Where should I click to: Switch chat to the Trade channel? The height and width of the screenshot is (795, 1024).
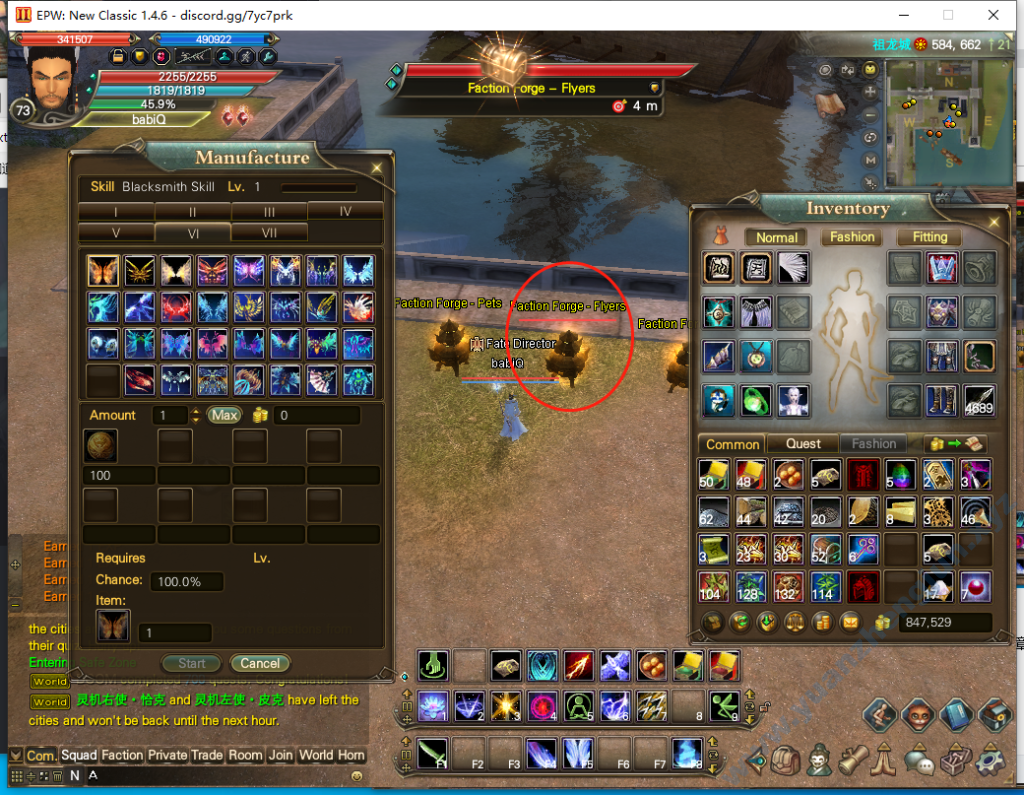tap(207, 755)
